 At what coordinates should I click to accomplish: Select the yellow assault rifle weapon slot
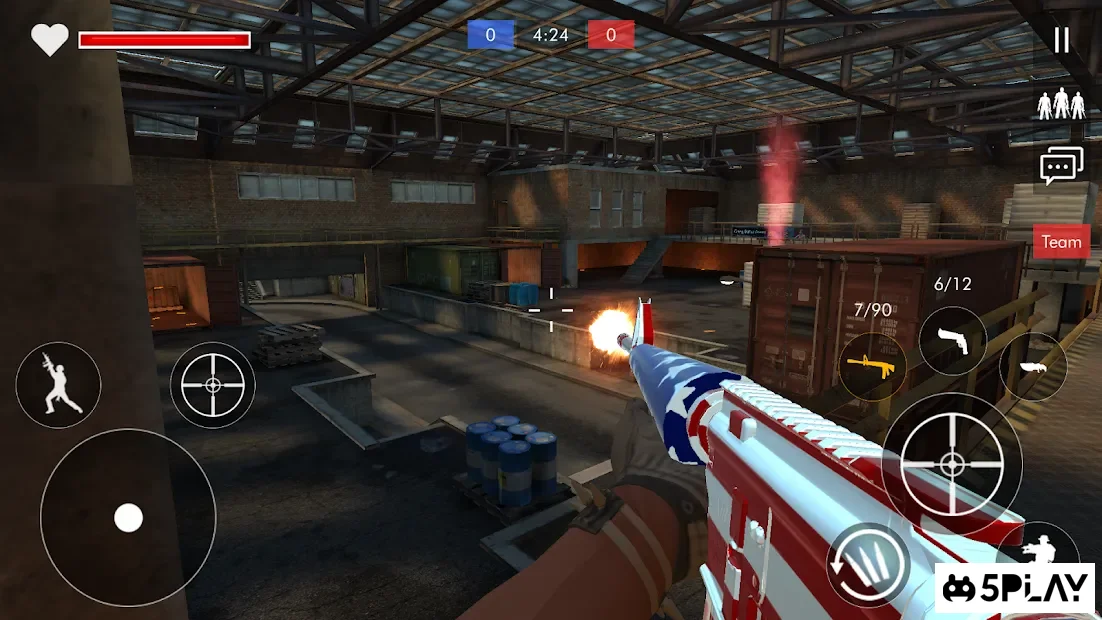coord(873,367)
